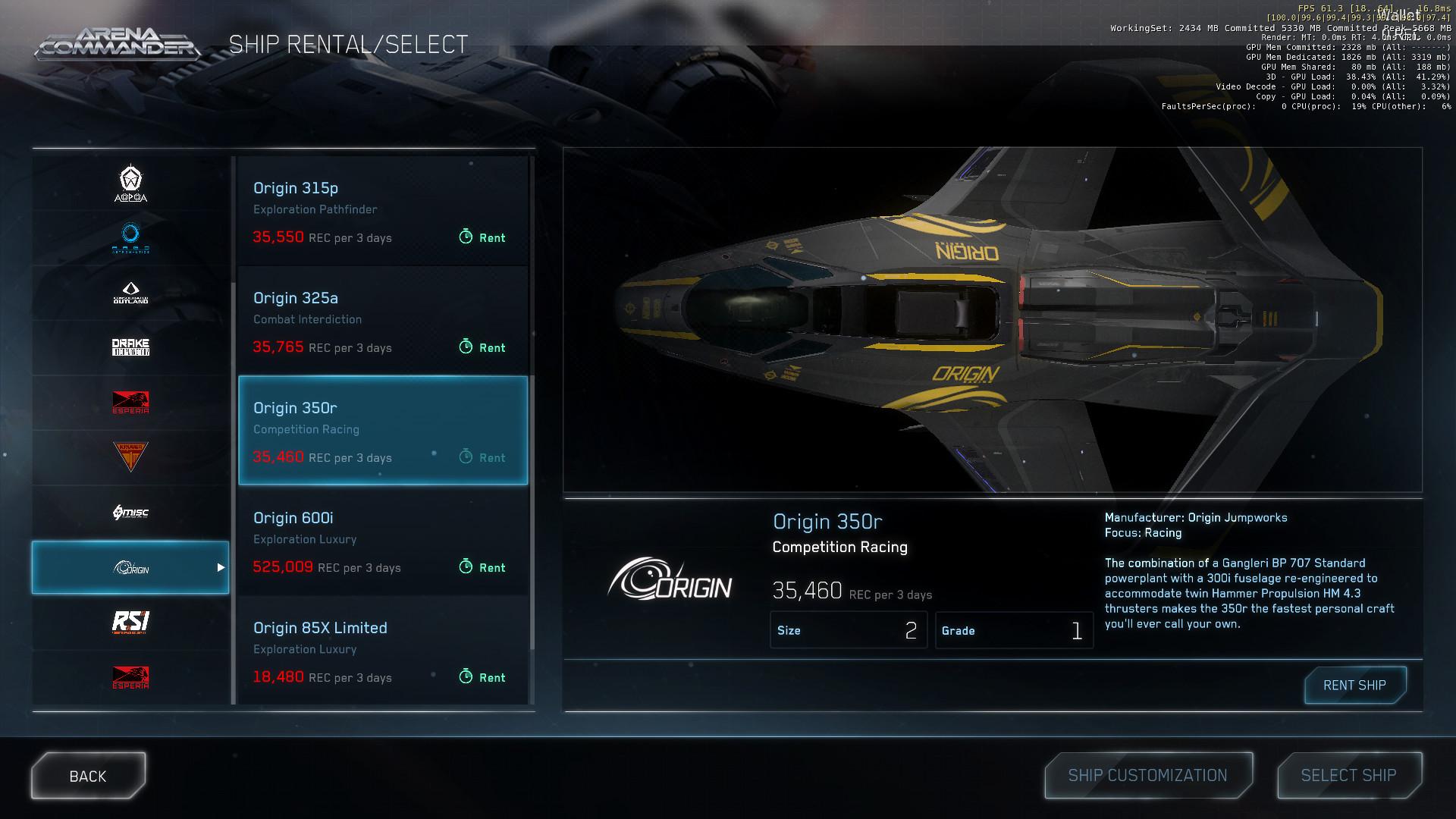Select the Drake Interplanetary logo
Image resolution: width=1456 pixels, height=819 pixels.
tap(129, 347)
